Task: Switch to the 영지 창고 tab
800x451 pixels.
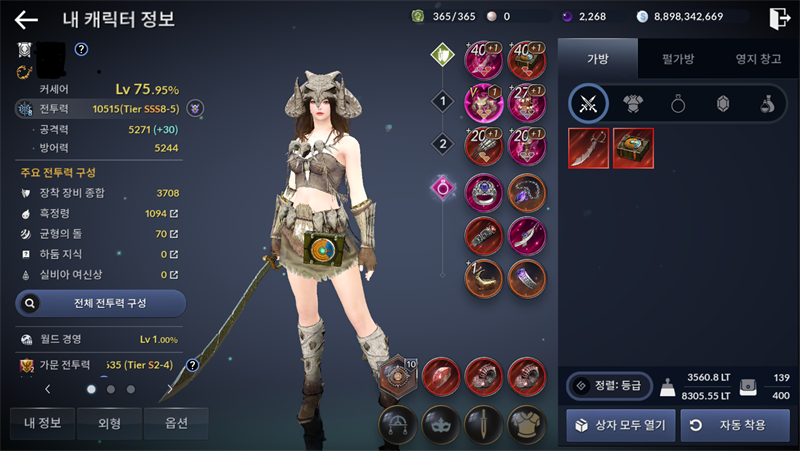Action: point(758,59)
